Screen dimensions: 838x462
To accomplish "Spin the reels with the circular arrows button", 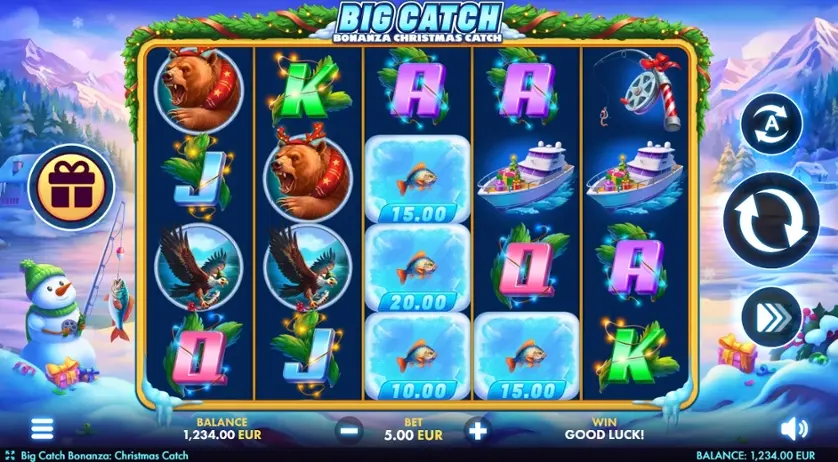I will [770, 221].
